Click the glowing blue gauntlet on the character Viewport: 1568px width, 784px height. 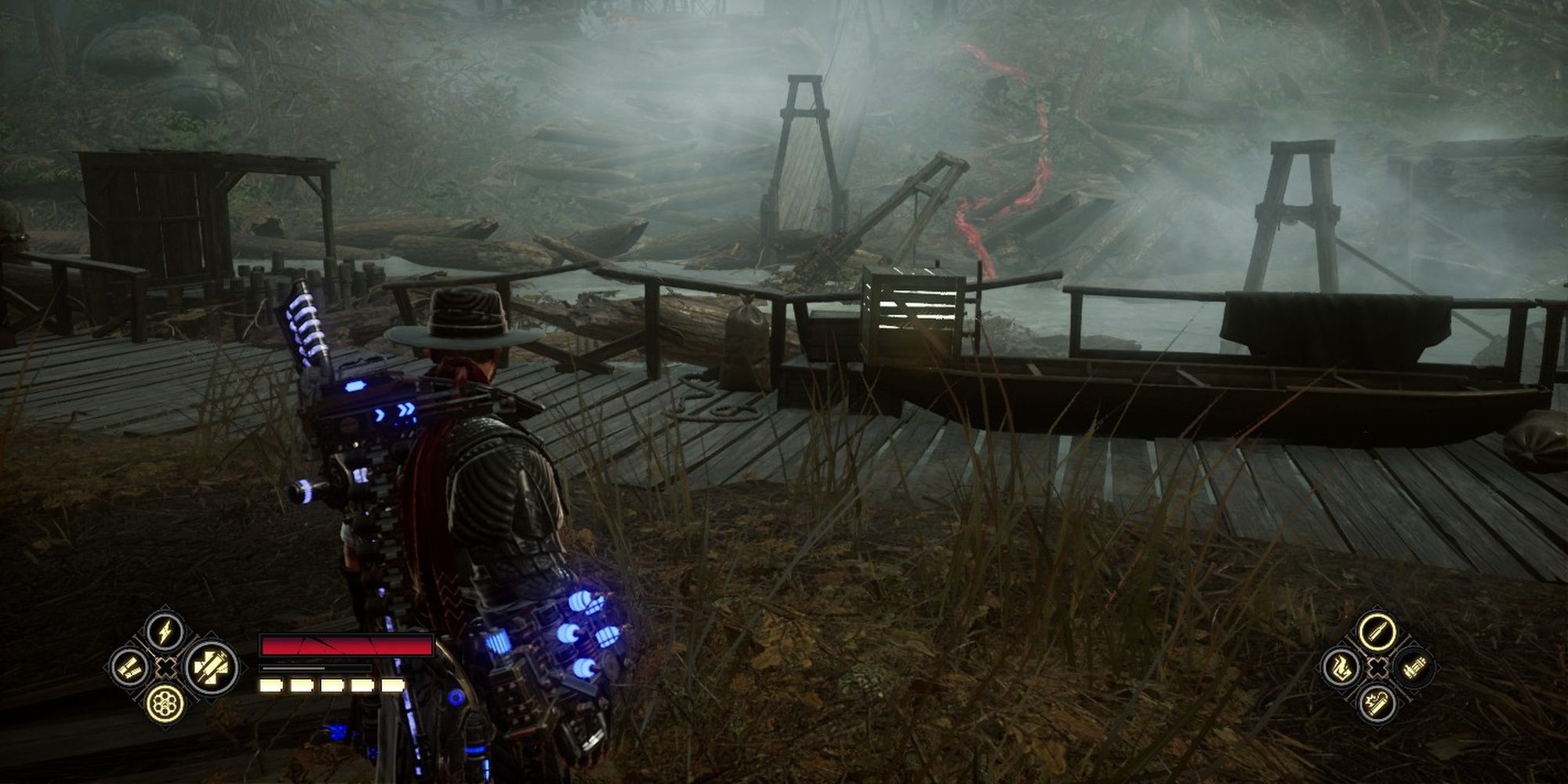[x=568, y=651]
